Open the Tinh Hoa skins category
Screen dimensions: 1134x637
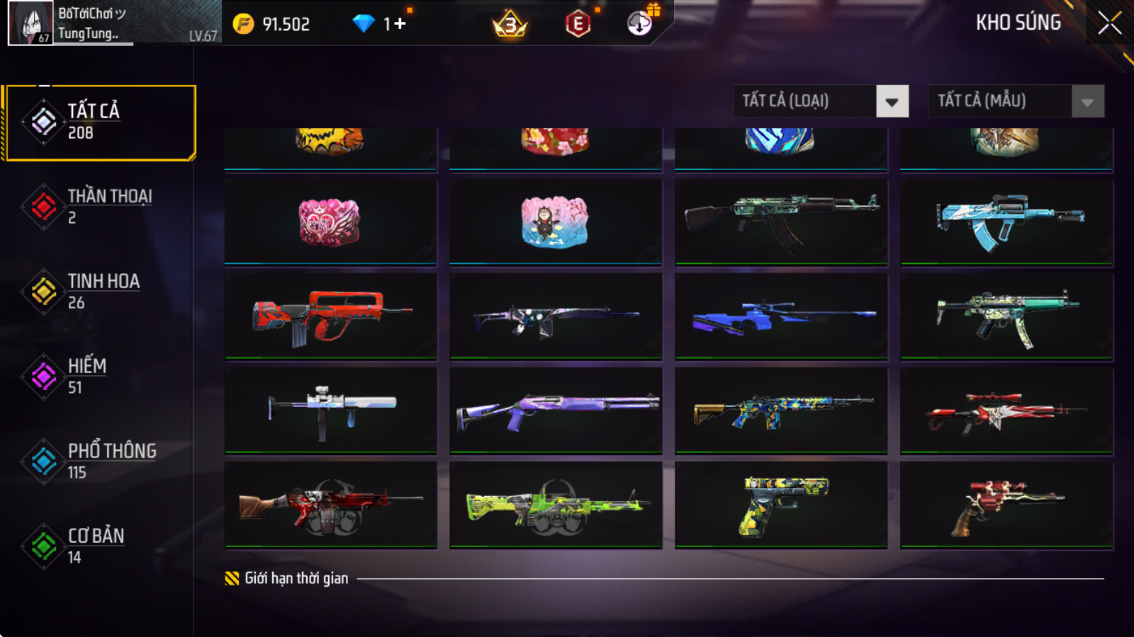[x=99, y=291]
